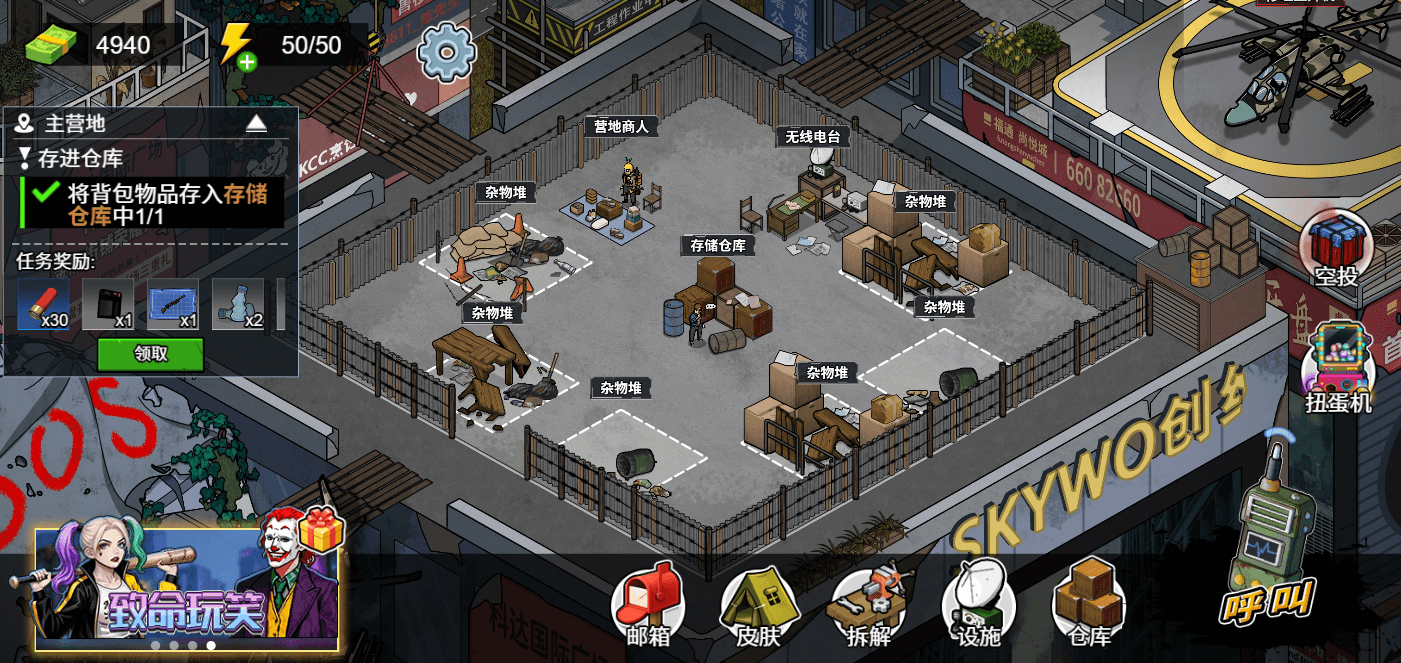Open the settings gear icon

[445, 52]
